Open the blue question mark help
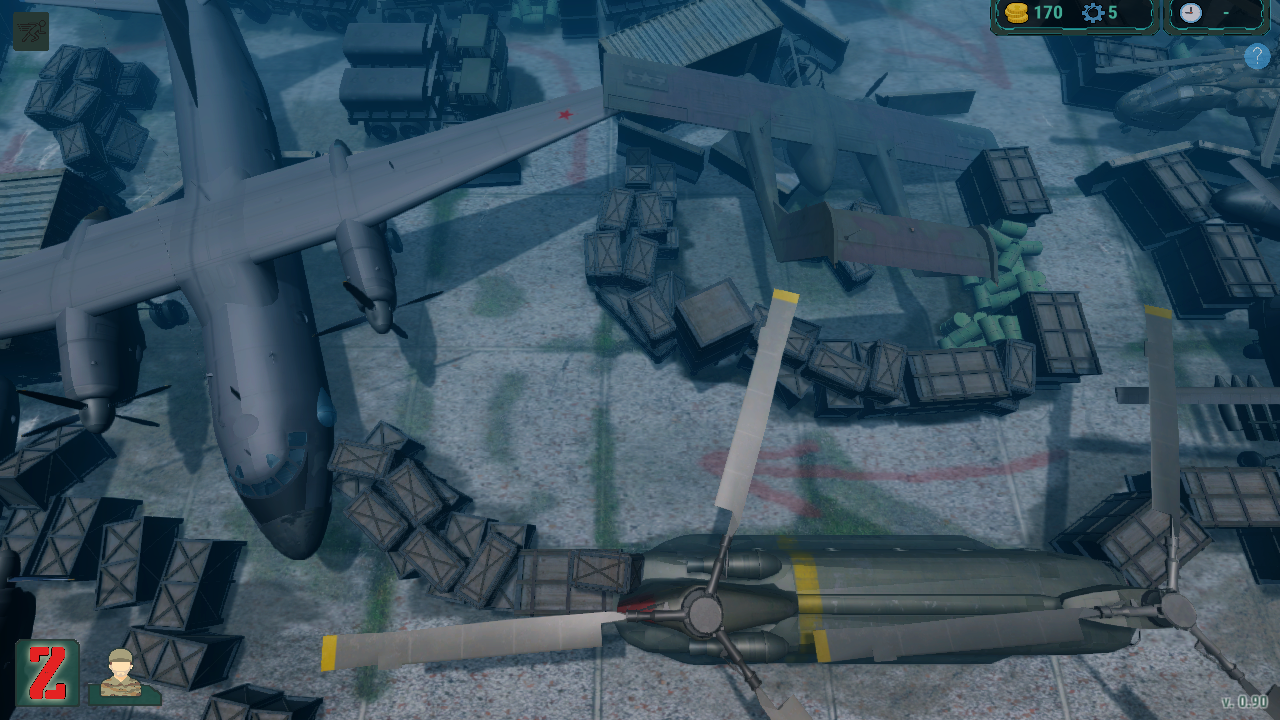Screen dimensions: 1280x720 (x=1257, y=57)
